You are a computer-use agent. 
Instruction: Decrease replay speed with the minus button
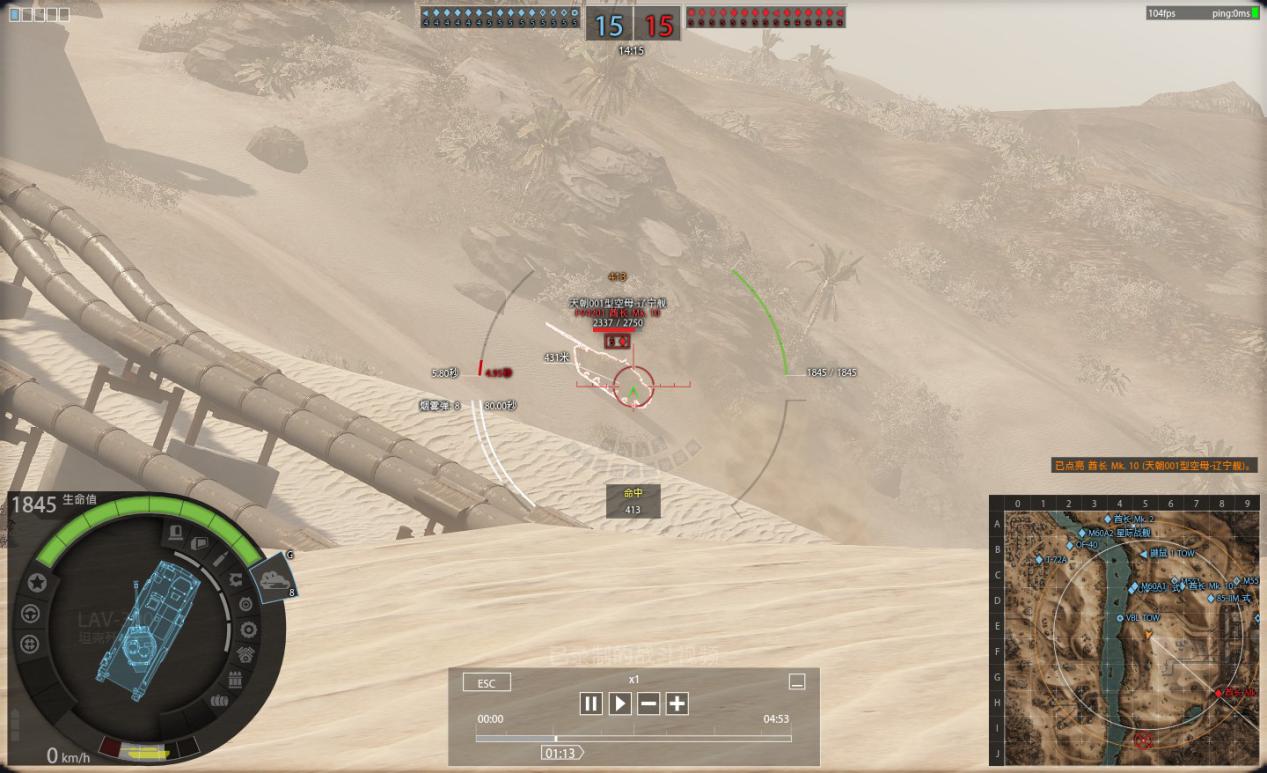point(649,704)
